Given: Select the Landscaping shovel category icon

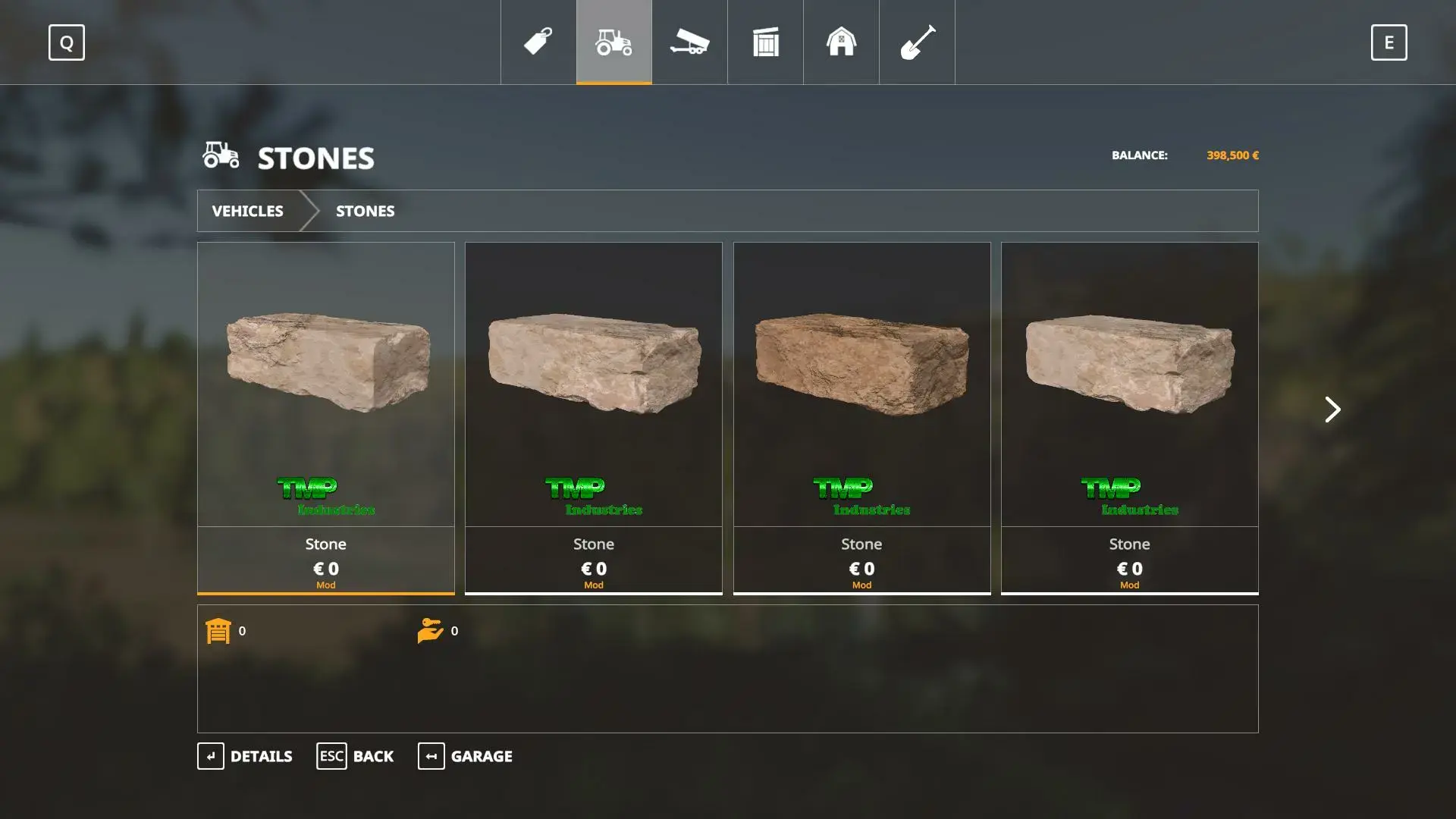Looking at the screenshot, I should pos(917,42).
